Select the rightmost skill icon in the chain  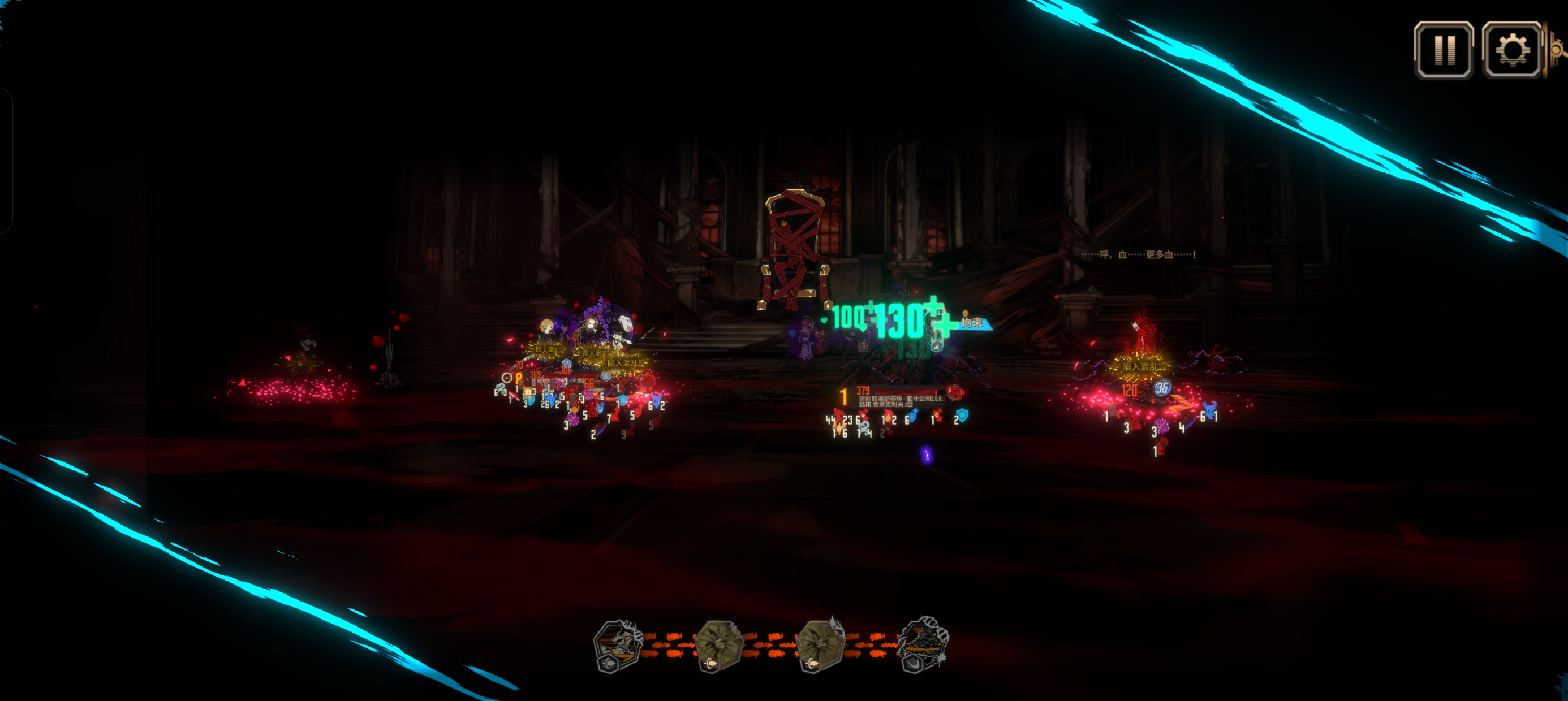(921, 645)
